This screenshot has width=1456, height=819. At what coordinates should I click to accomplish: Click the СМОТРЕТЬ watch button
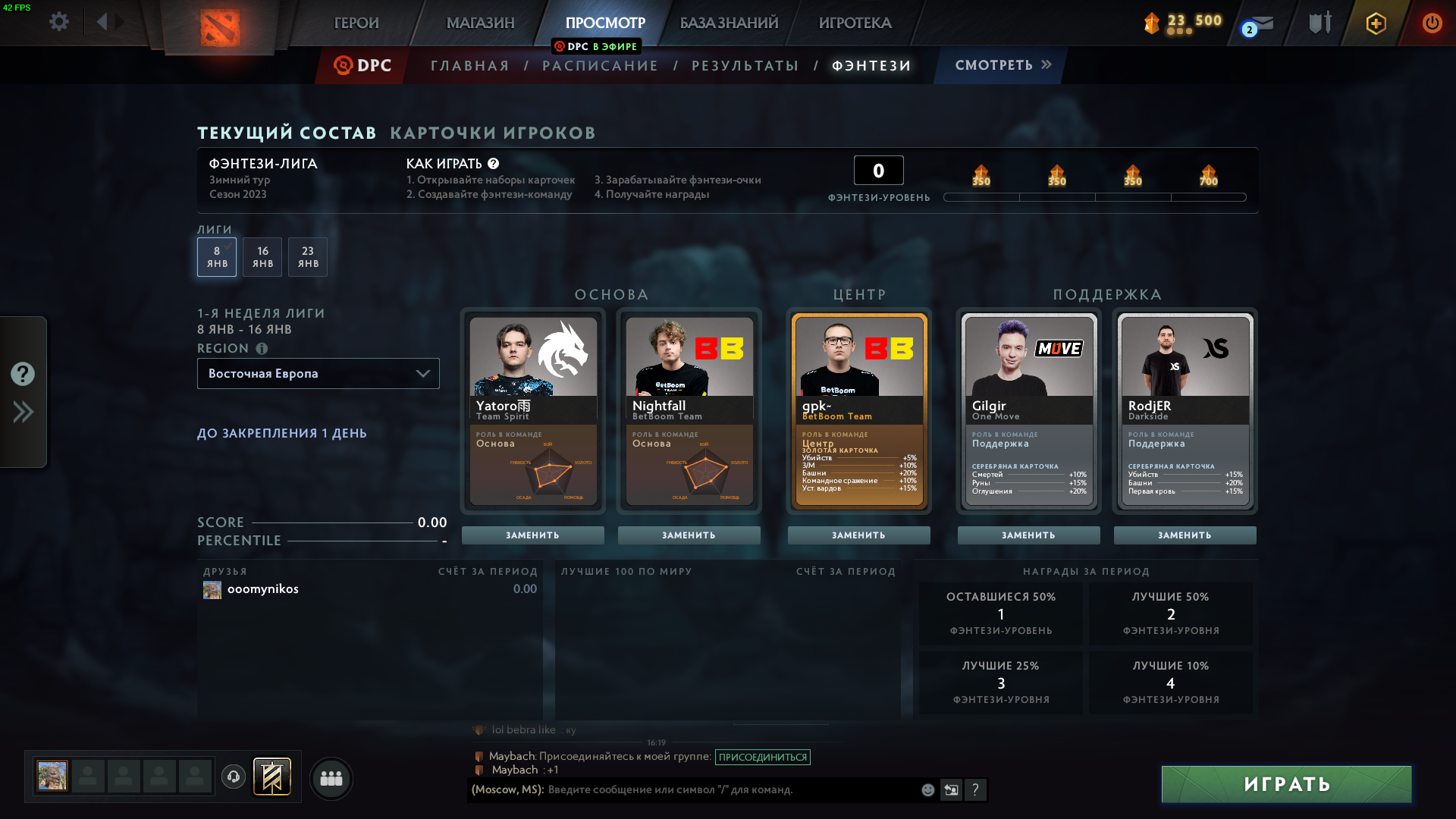coord(1003,65)
